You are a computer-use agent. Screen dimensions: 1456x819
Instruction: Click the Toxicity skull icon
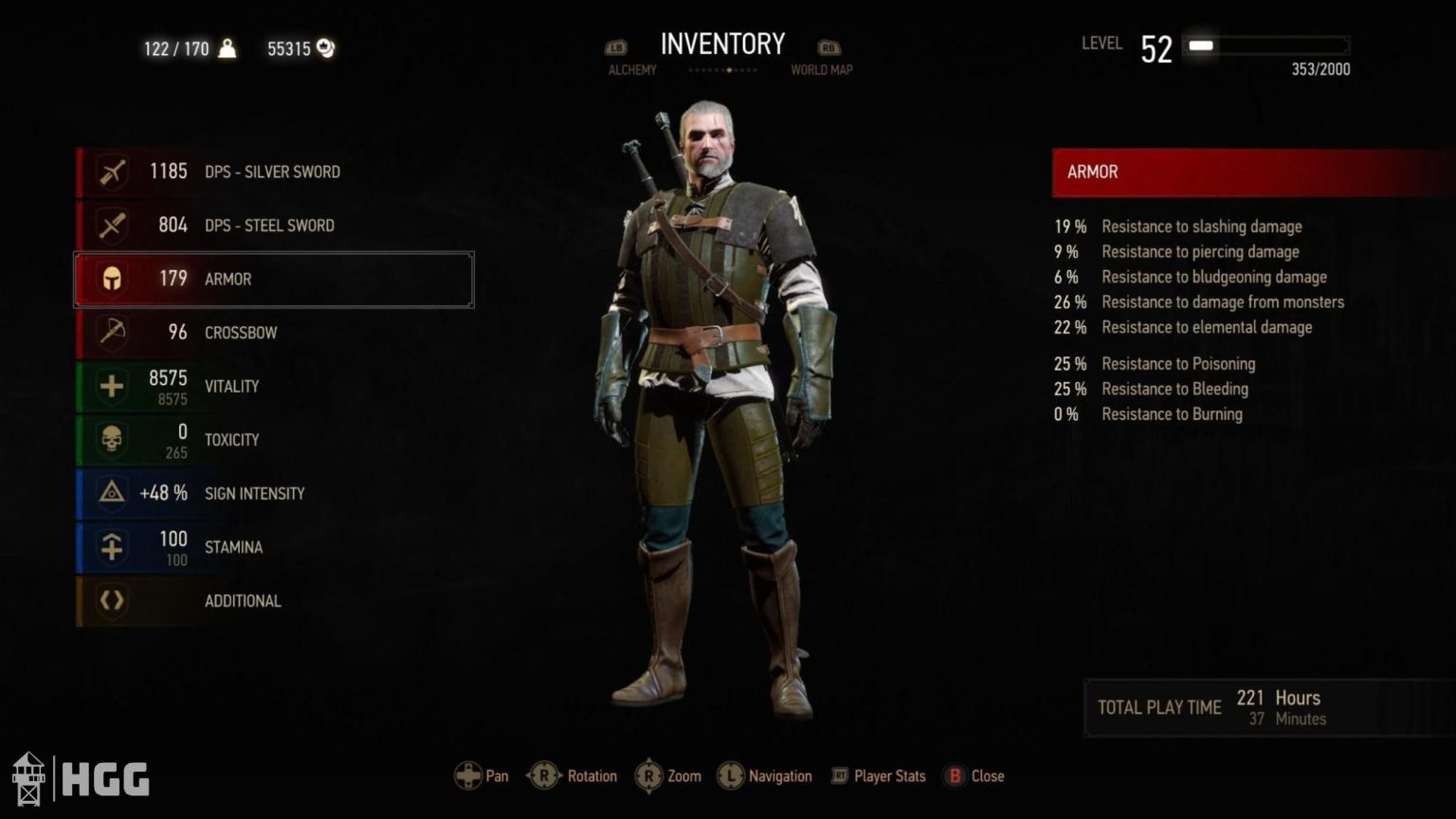click(x=111, y=440)
